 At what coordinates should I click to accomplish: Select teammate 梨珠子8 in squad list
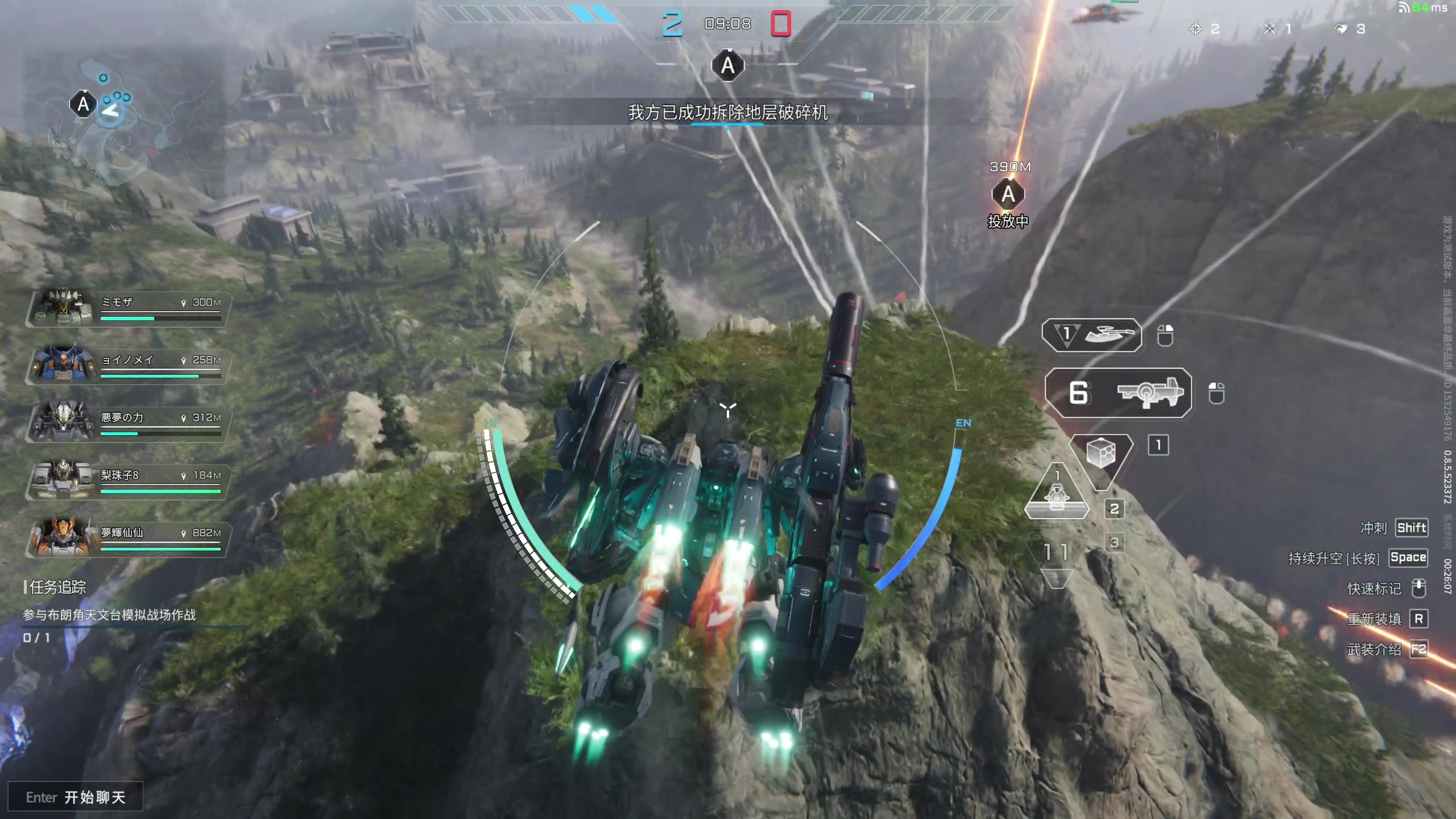pos(127,481)
